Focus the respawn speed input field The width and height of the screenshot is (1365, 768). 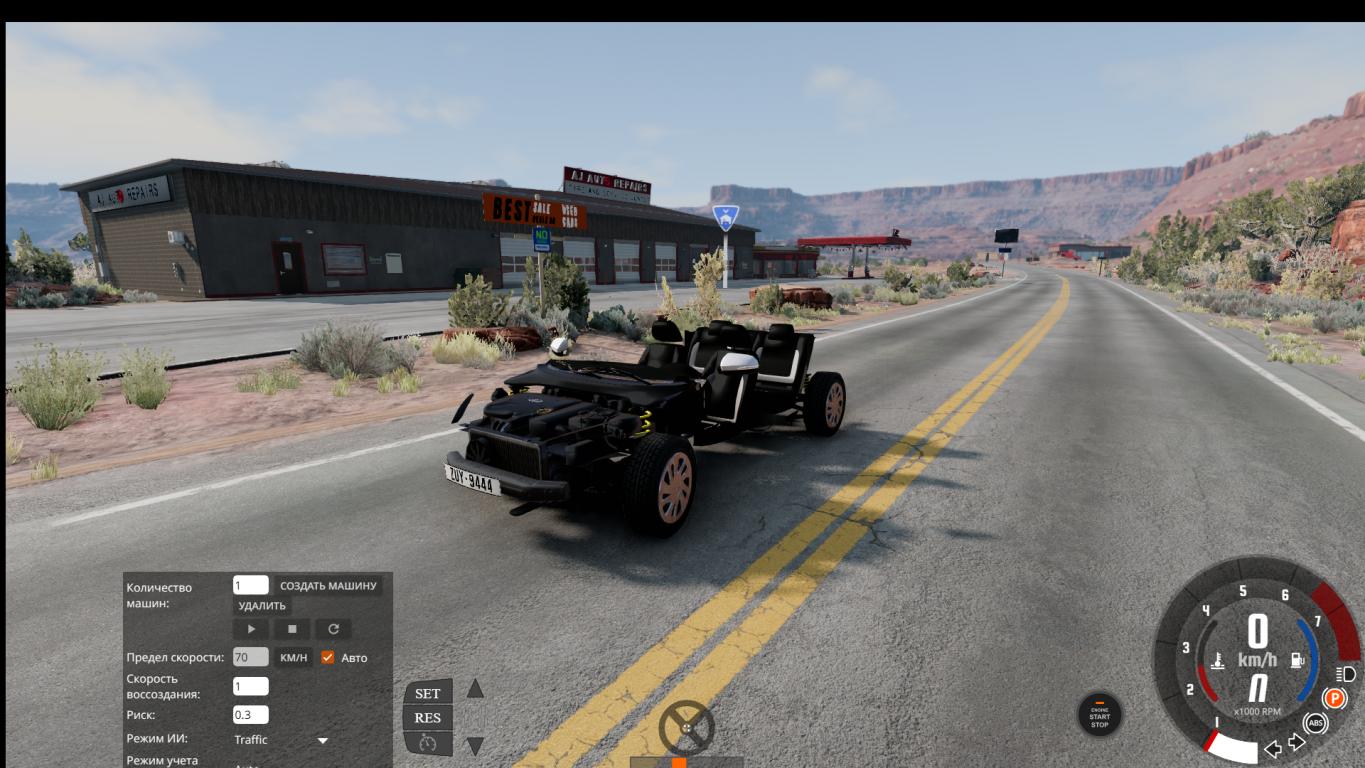pyautogui.click(x=250, y=686)
